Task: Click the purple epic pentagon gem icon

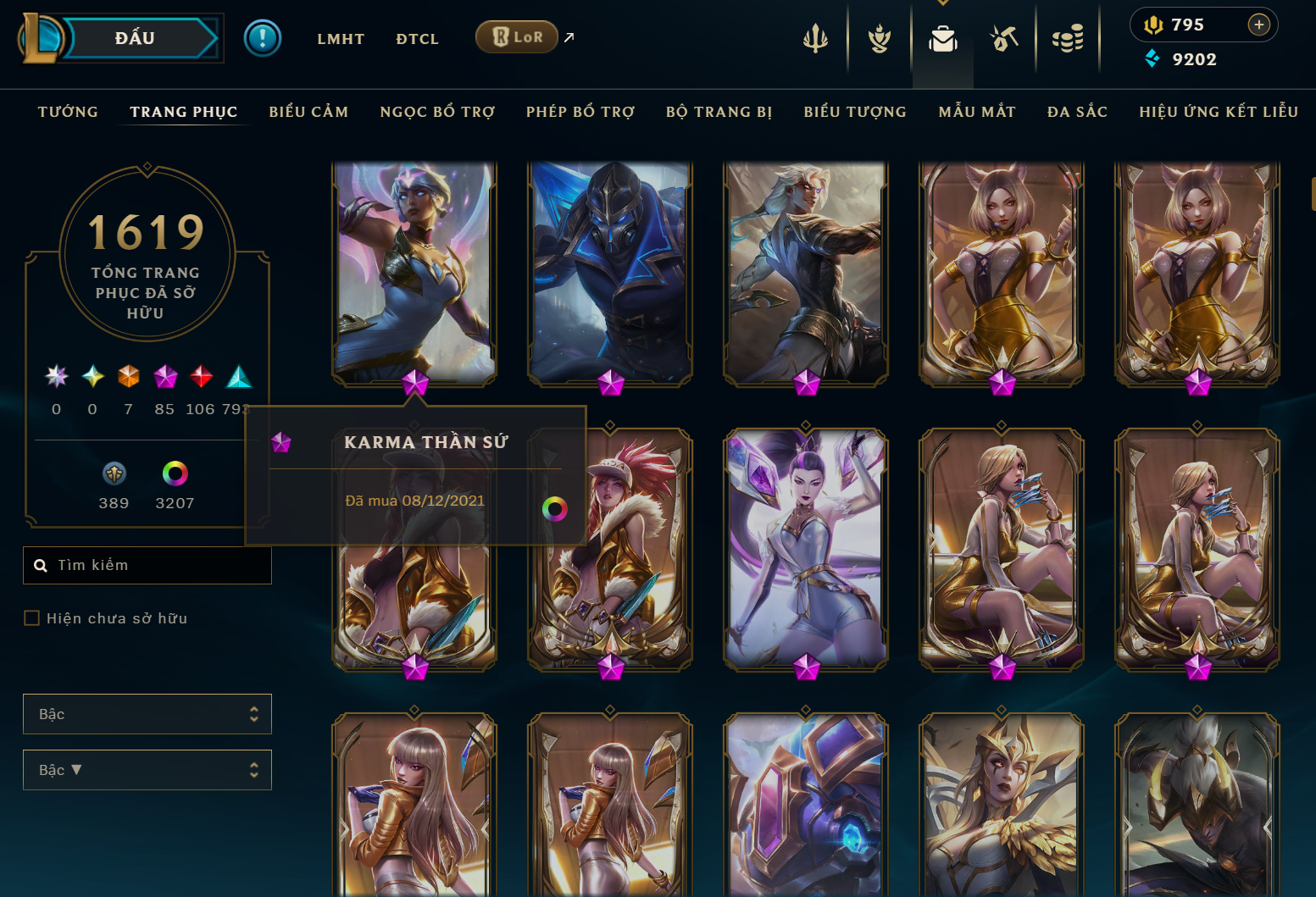Action: [164, 378]
